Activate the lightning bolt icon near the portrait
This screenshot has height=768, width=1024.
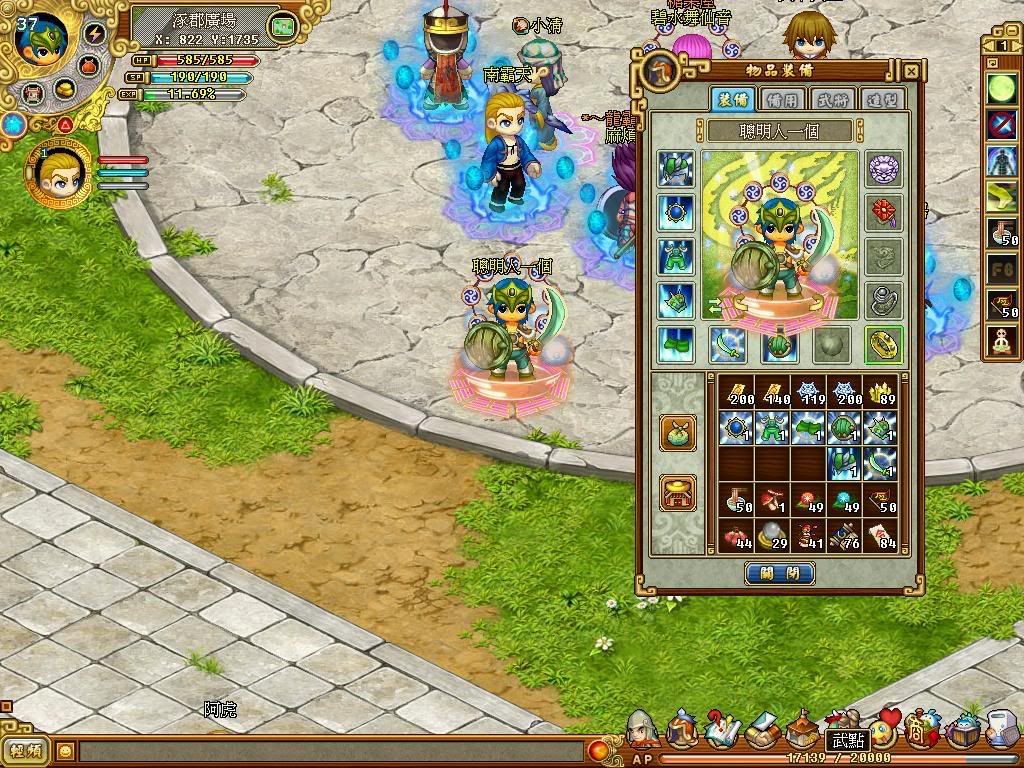[96, 33]
